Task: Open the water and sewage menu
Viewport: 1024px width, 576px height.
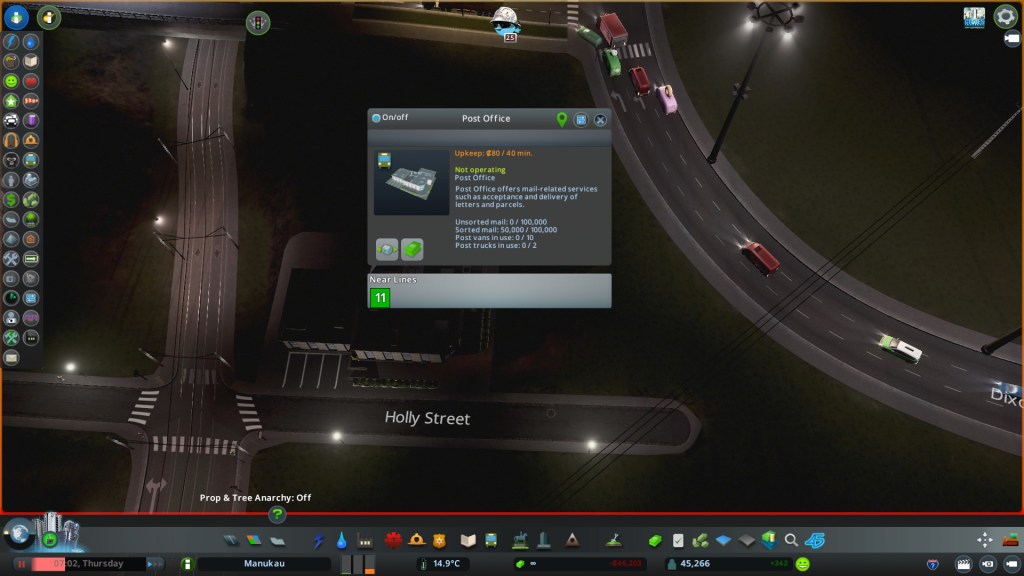Action: [342, 541]
